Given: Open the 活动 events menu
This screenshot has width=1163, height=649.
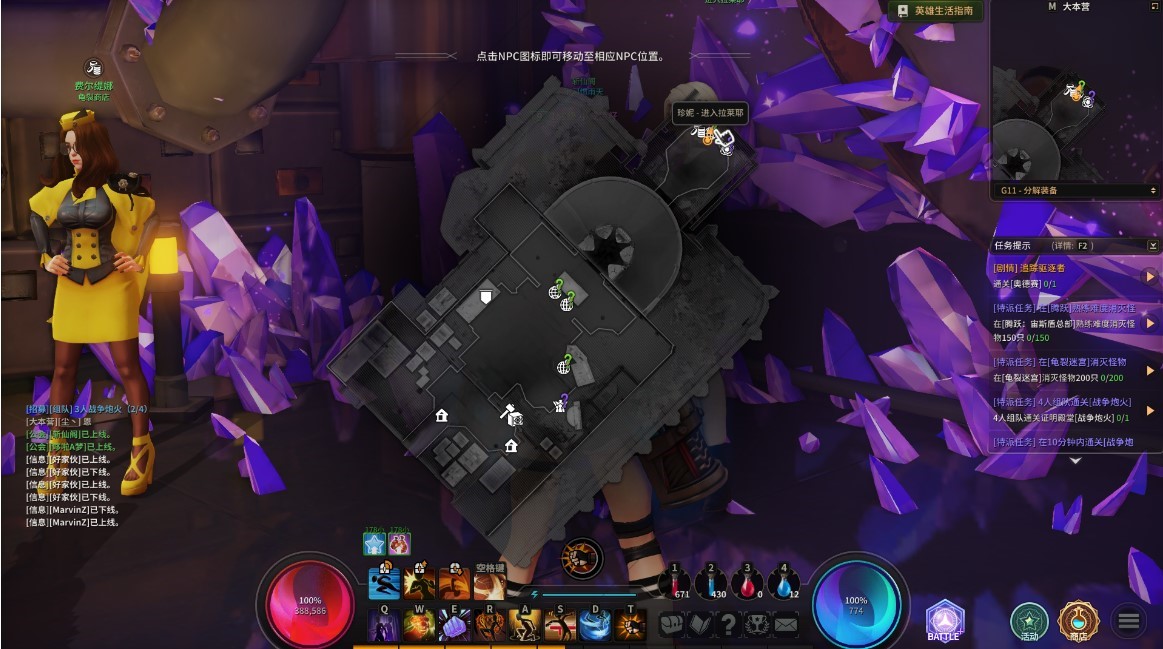Looking at the screenshot, I should [1029, 621].
